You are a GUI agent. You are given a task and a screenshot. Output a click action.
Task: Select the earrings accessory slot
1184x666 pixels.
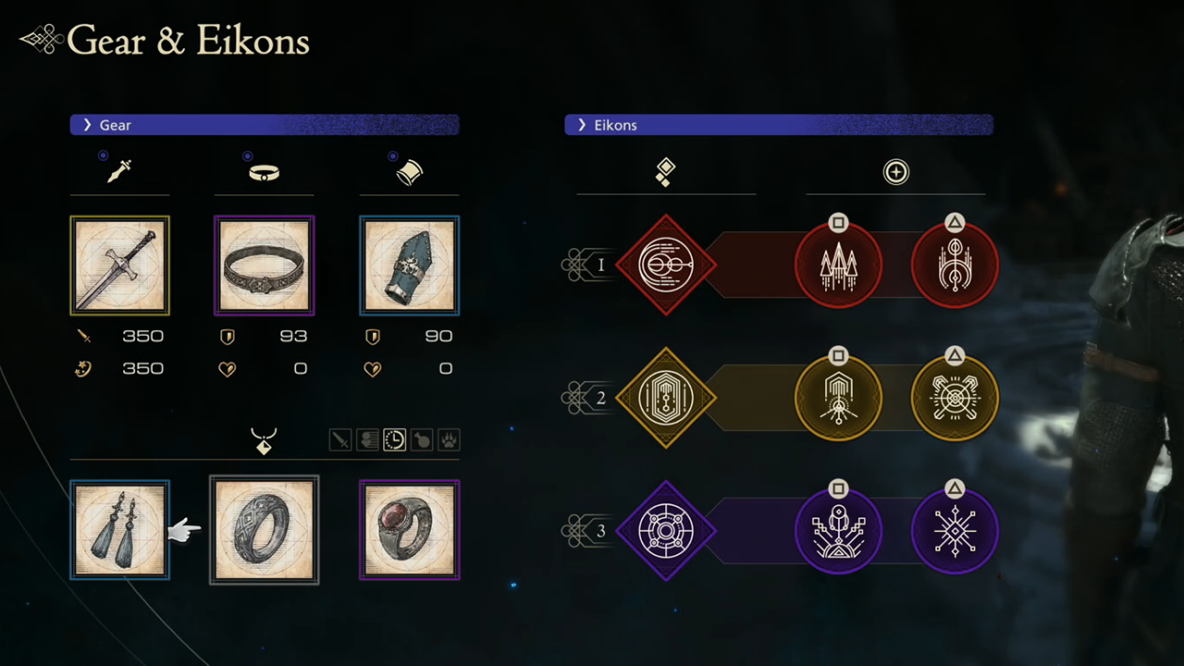[120, 529]
